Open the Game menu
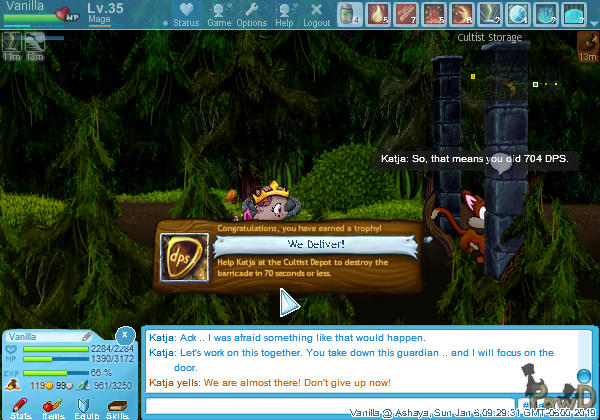 (219, 15)
